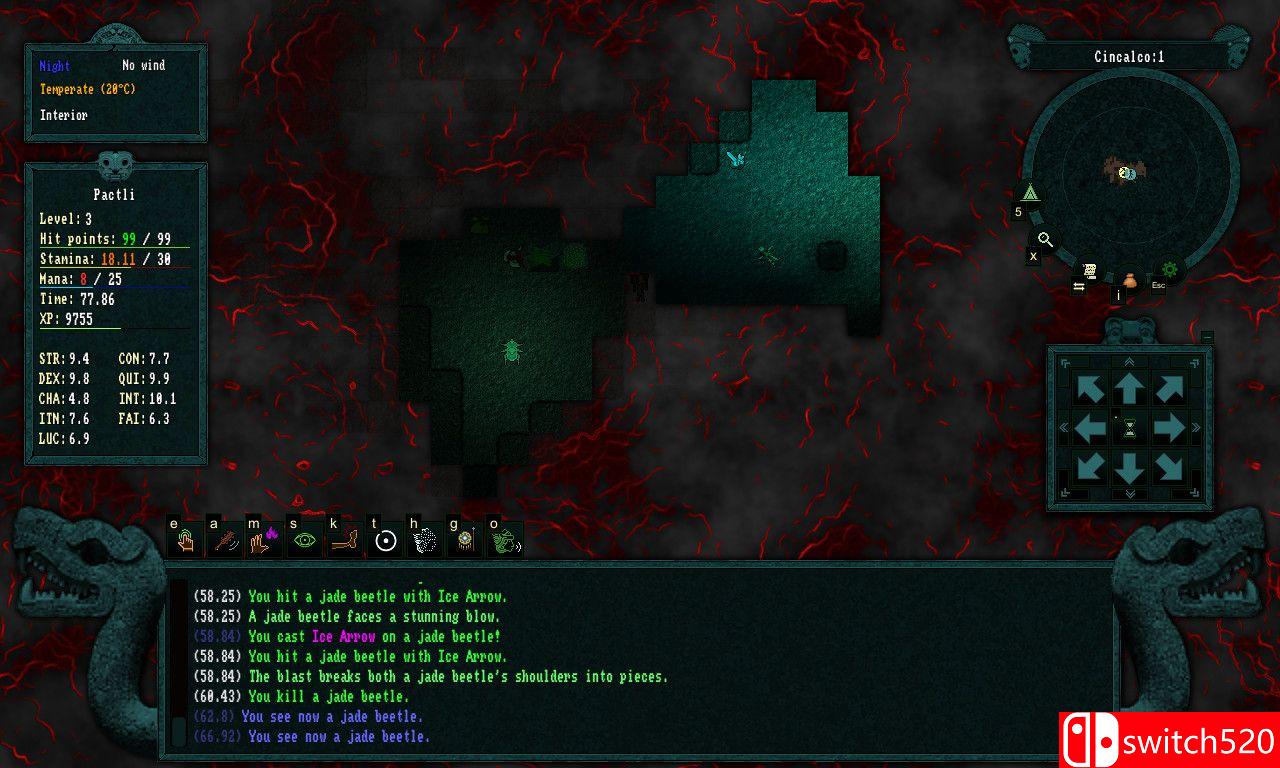Image resolution: width=1280 pixels, height=768 pixels.
Task: Activate the throw action icon 't'
Action: (x=388, y=540)
